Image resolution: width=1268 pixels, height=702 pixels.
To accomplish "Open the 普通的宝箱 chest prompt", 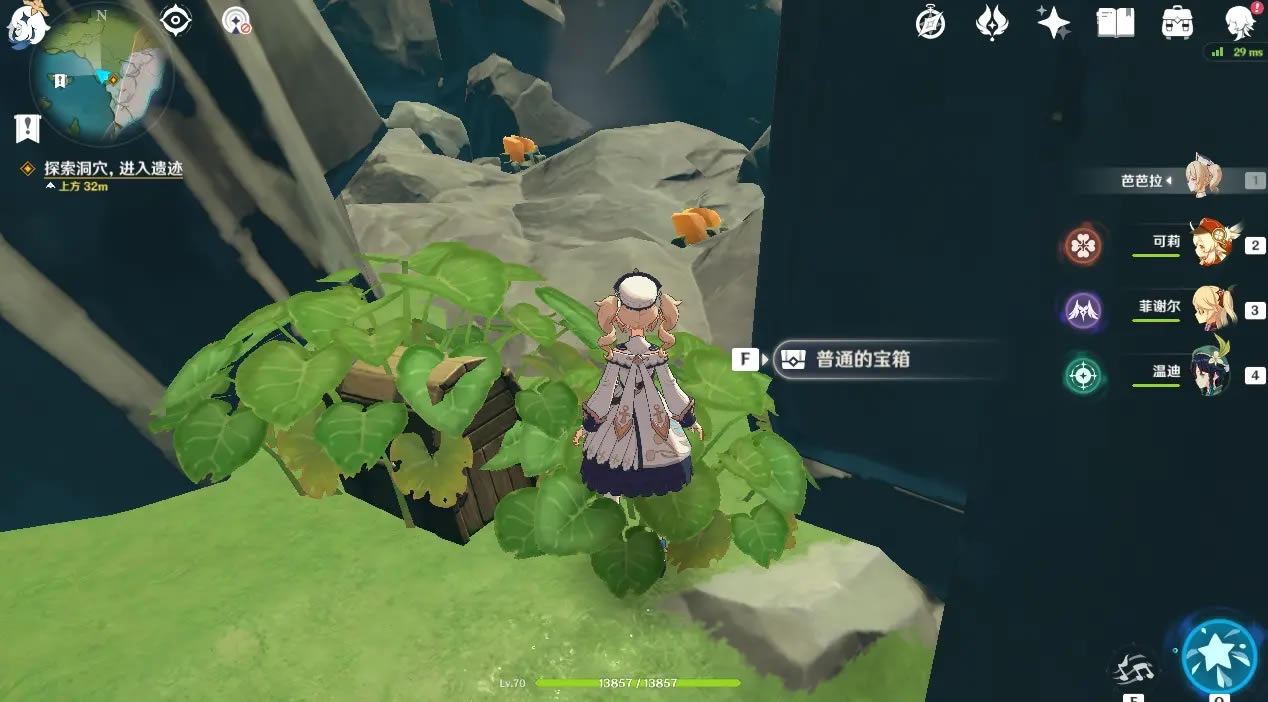I will [862, 359].
